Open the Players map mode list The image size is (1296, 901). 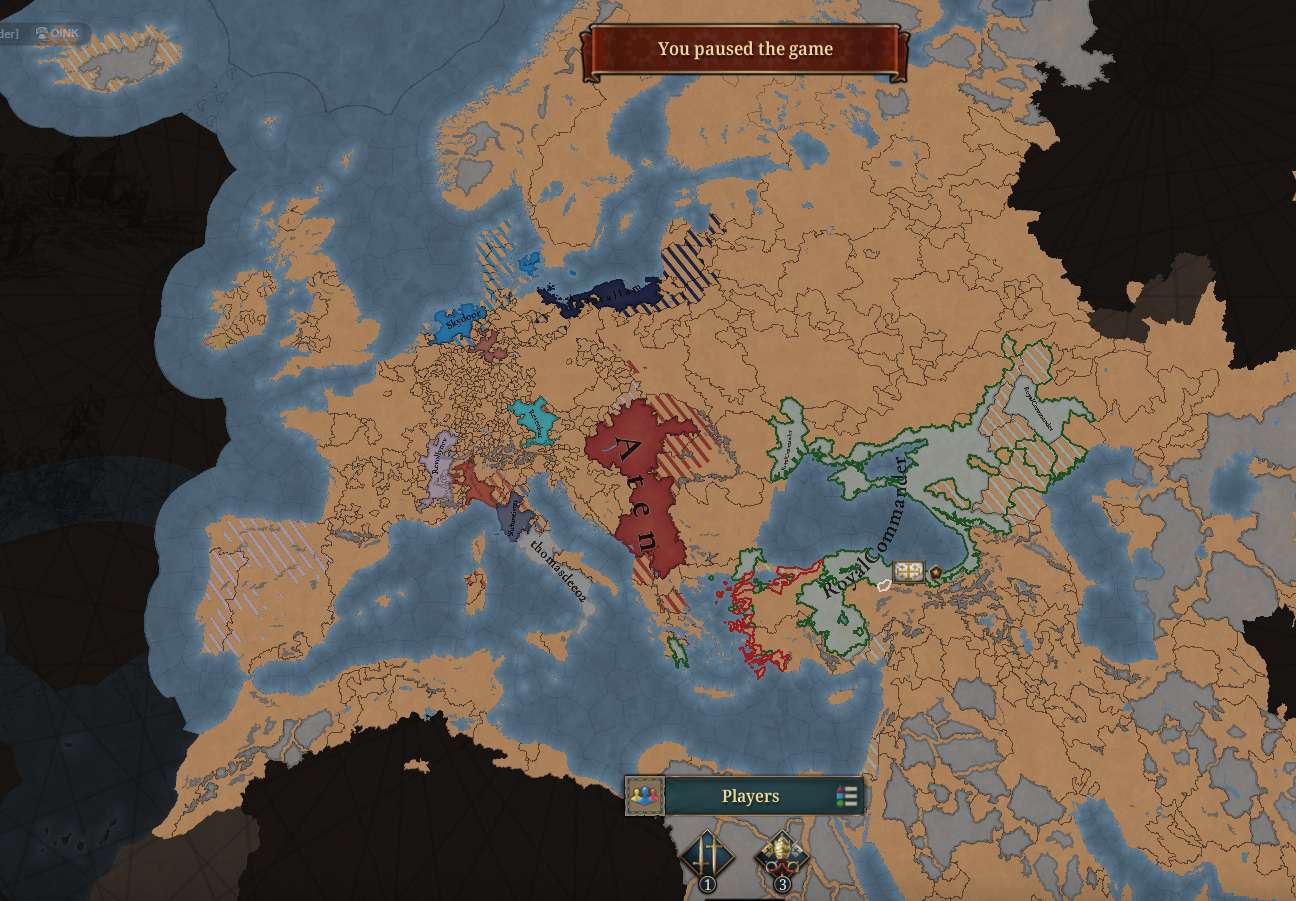click(x=750, y=796)
